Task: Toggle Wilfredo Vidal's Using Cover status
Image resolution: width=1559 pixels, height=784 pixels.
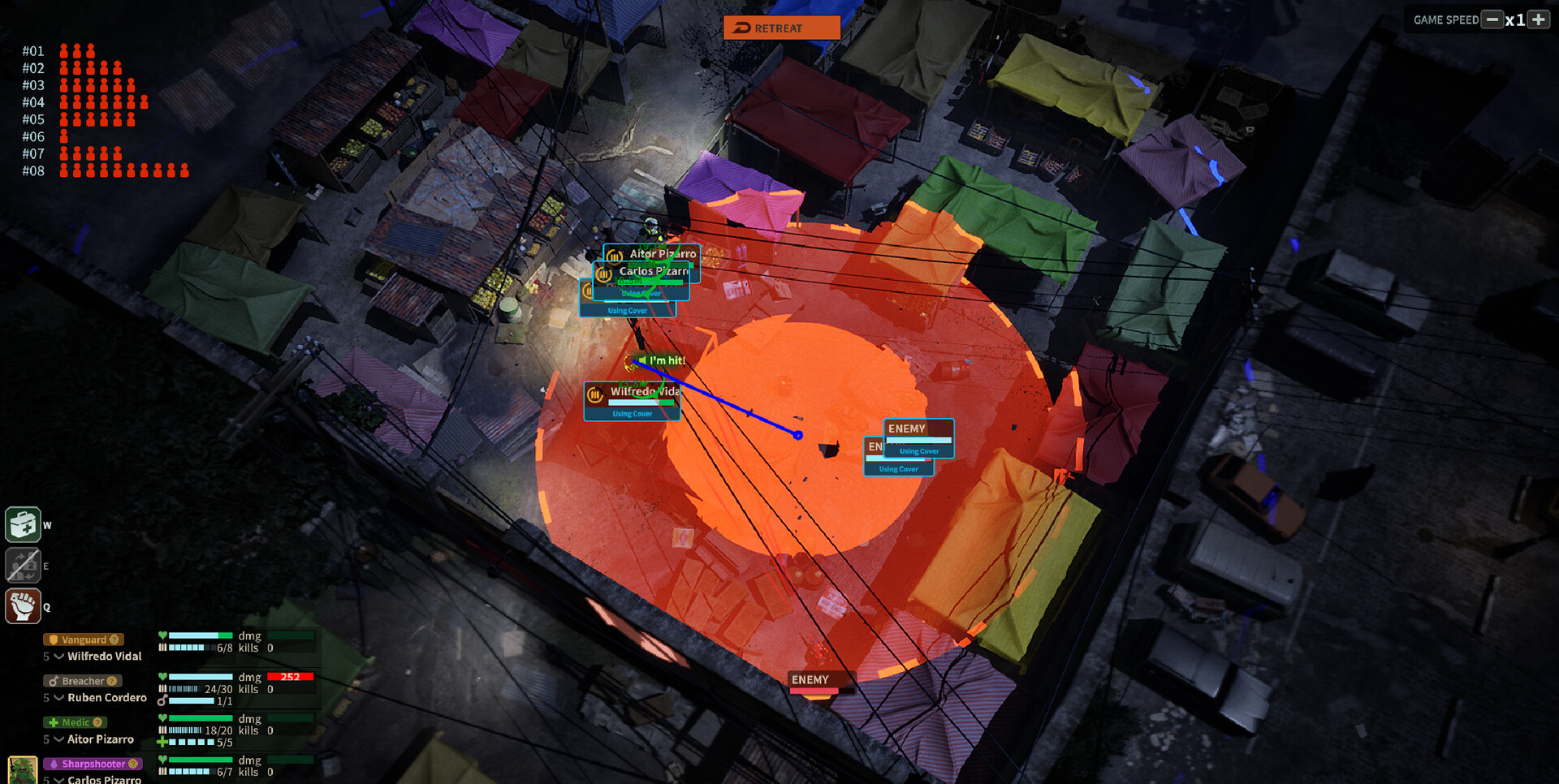Action: [632, 413]
